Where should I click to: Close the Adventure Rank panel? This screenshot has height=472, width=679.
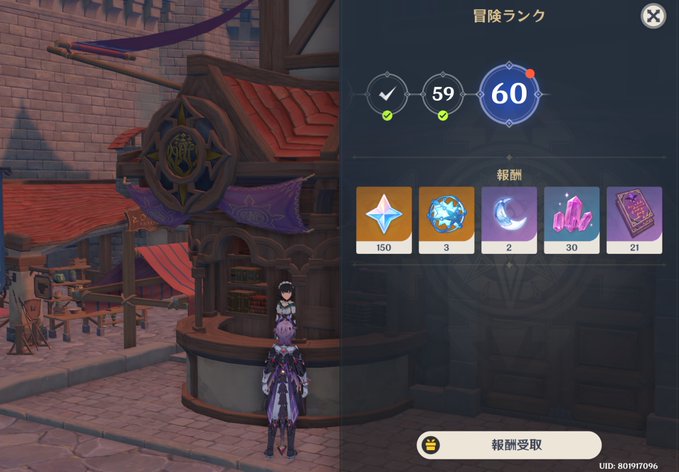point(652,17)
